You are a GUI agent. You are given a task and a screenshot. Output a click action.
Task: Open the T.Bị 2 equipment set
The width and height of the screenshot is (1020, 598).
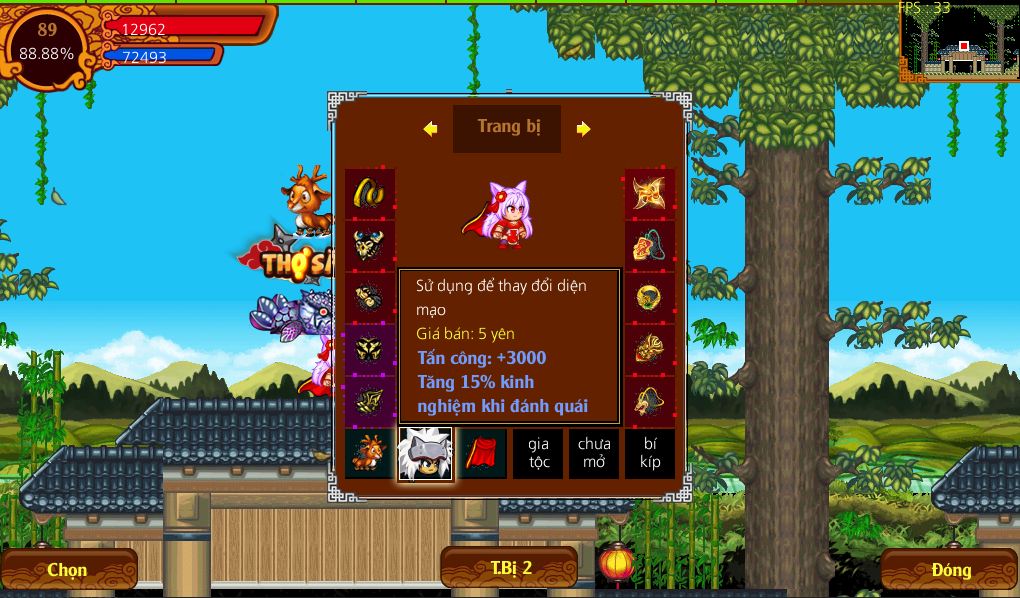[510, 568]
